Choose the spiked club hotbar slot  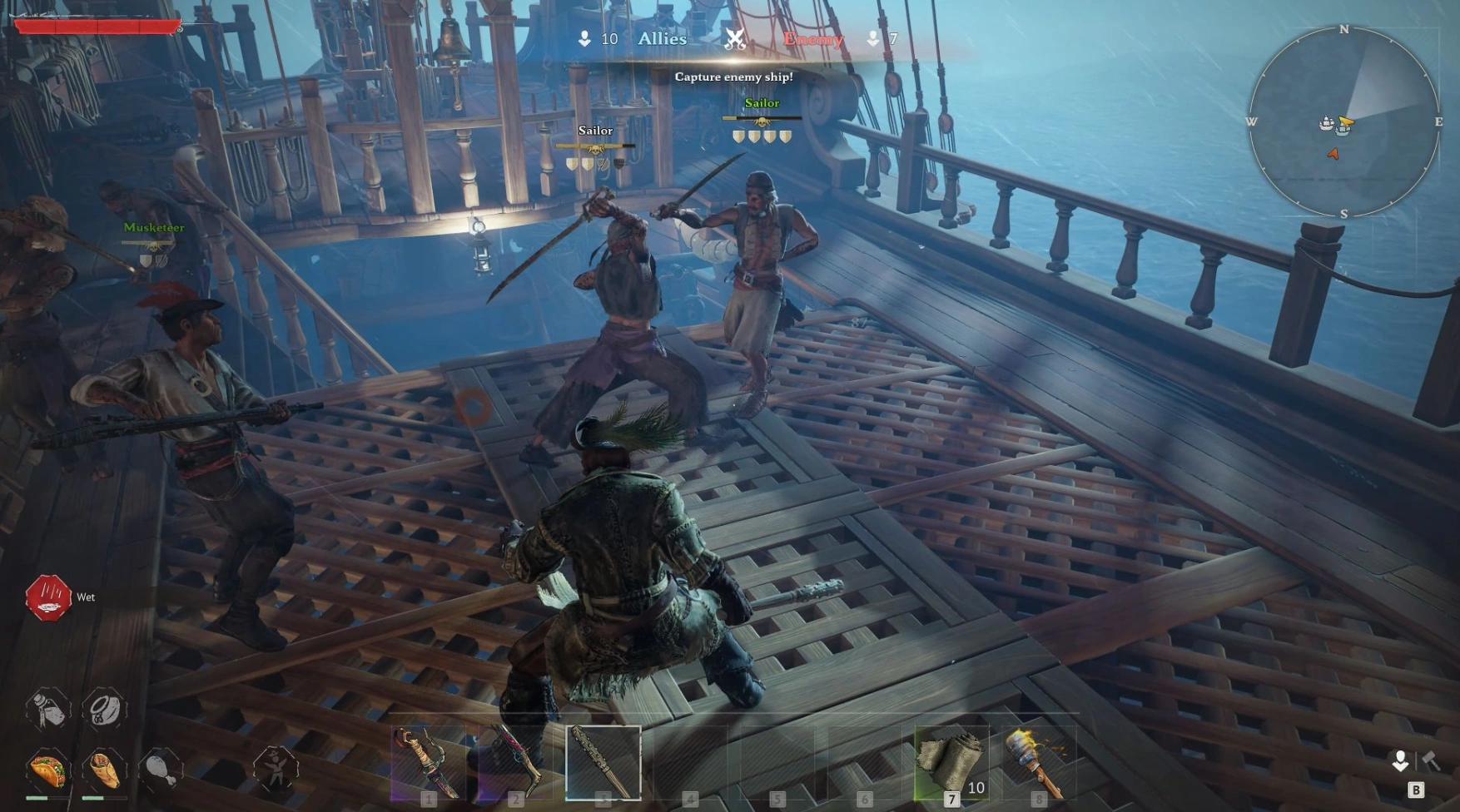click(603, 763)
